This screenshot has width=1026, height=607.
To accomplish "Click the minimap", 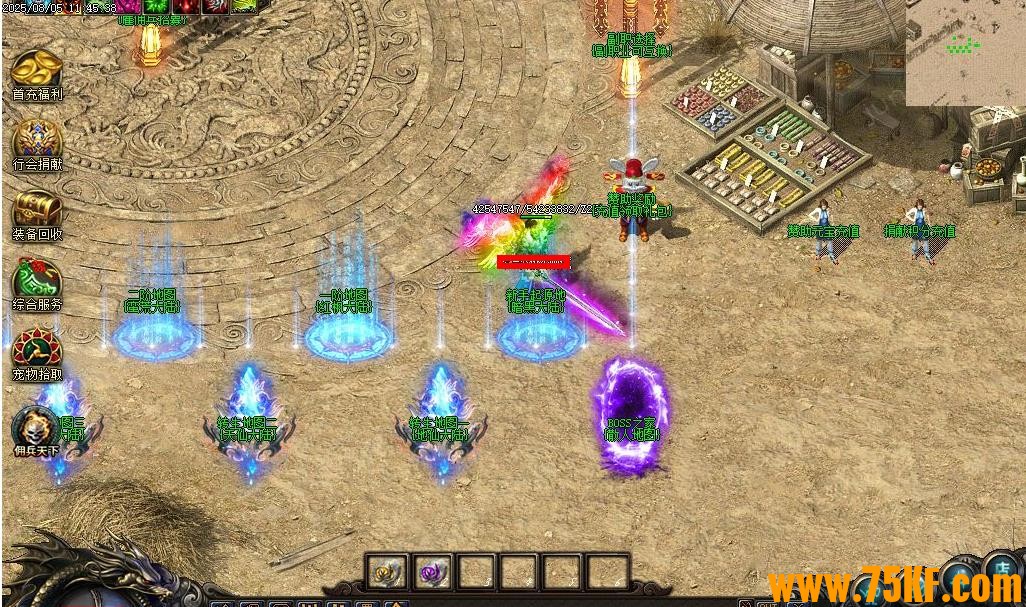I will click(965, 52).
